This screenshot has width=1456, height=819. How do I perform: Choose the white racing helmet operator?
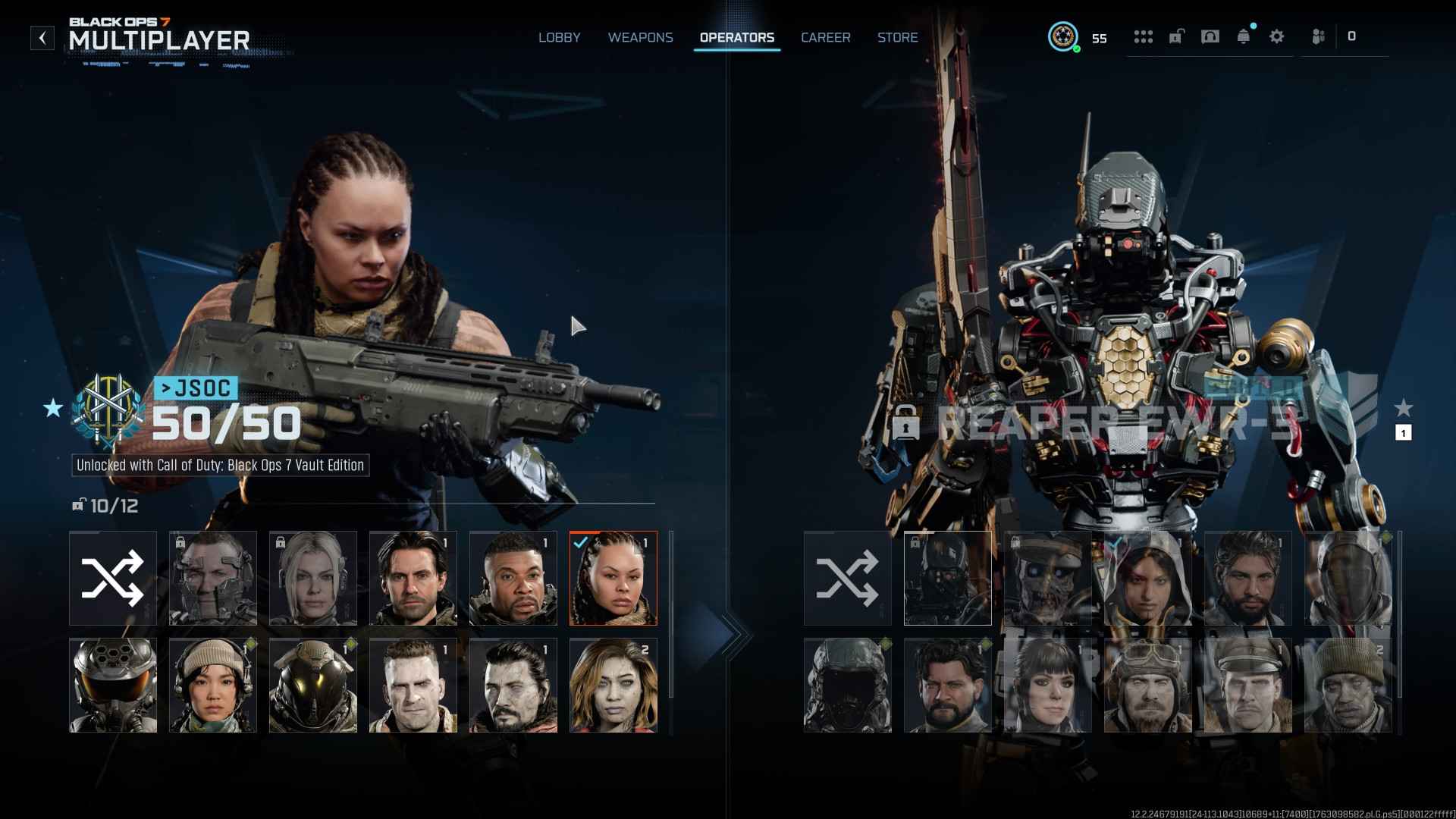pos(113,685)
